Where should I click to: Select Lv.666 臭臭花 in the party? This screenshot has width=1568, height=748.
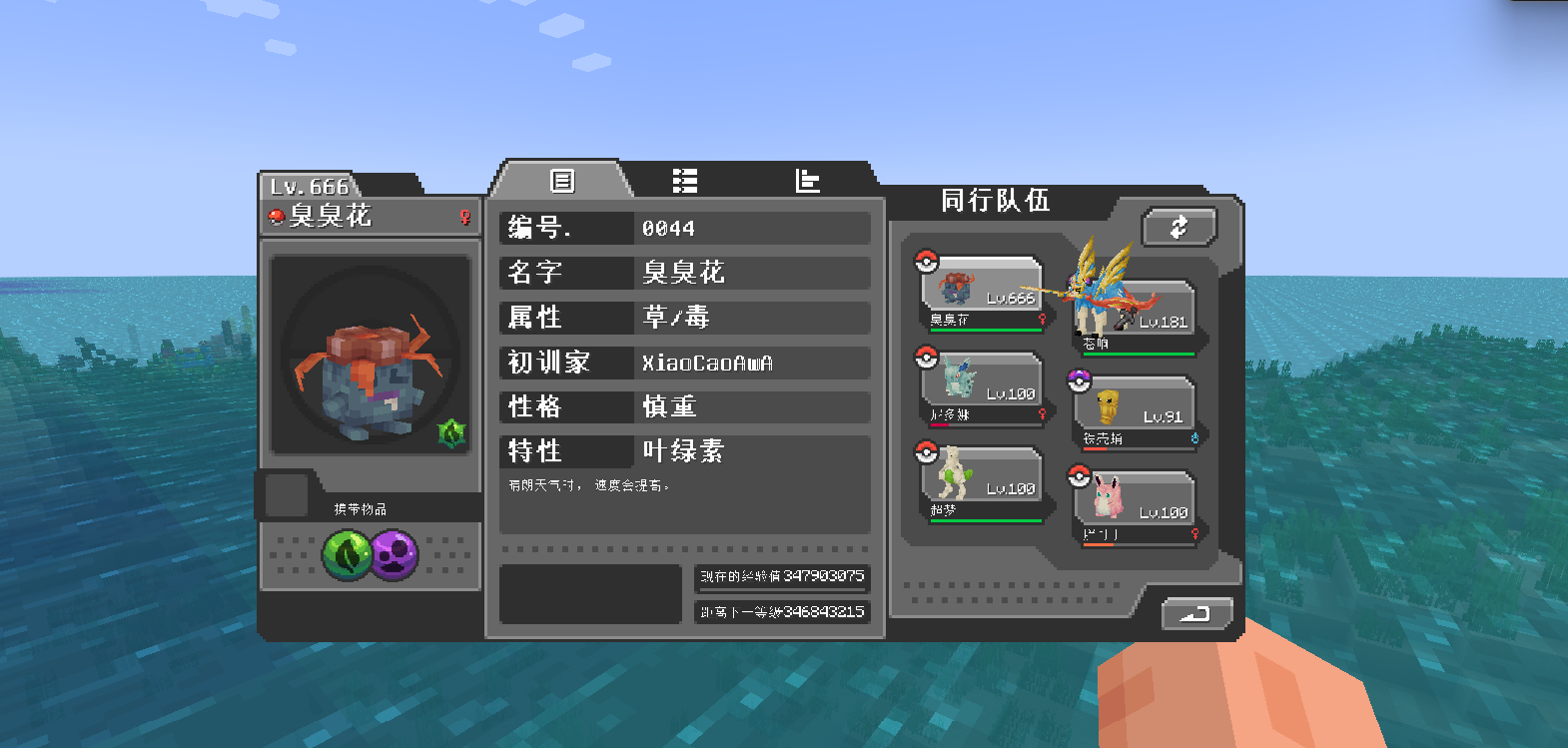982,293
